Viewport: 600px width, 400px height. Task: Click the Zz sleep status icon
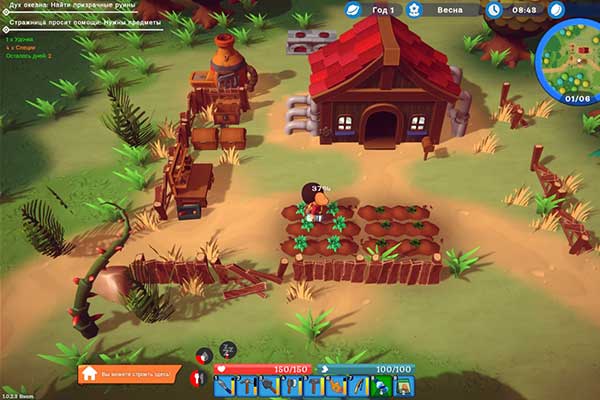228,349
